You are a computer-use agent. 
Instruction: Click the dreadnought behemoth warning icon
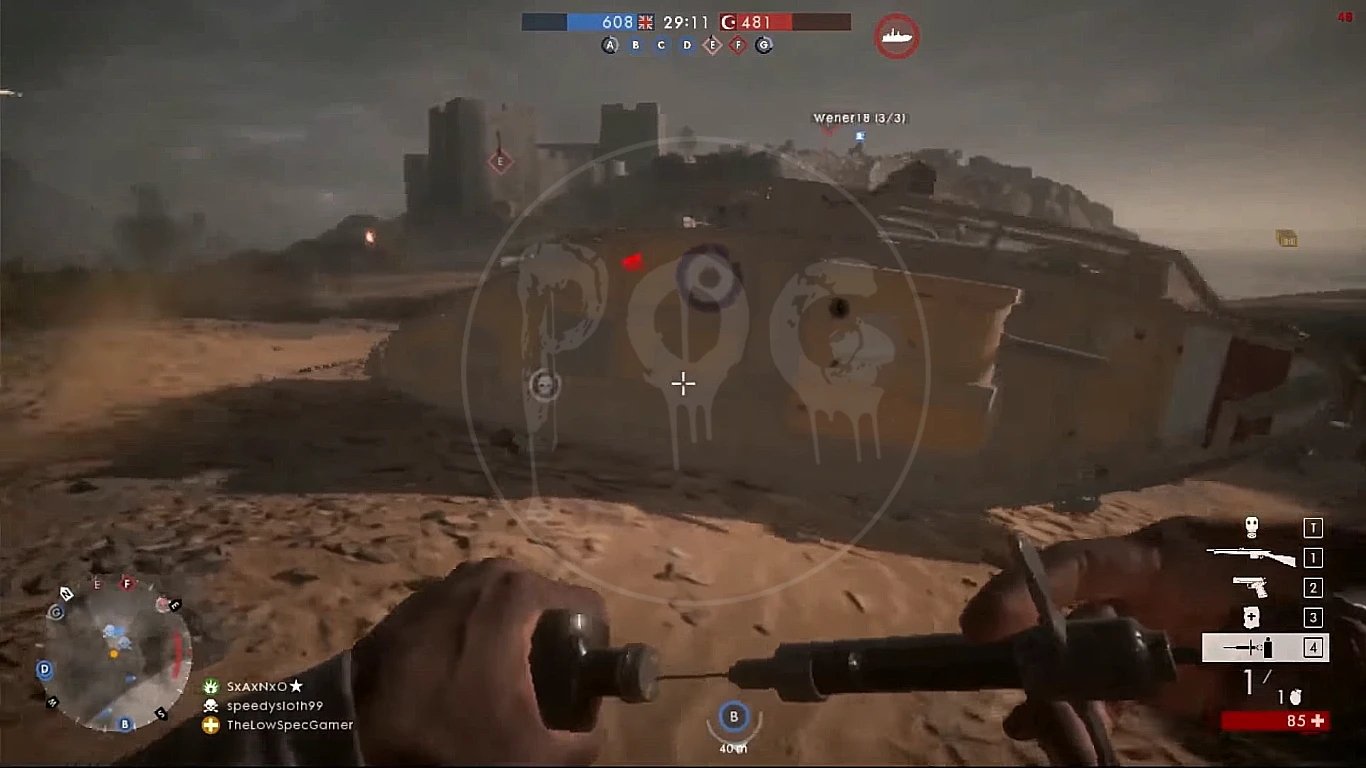coord(896,35)
